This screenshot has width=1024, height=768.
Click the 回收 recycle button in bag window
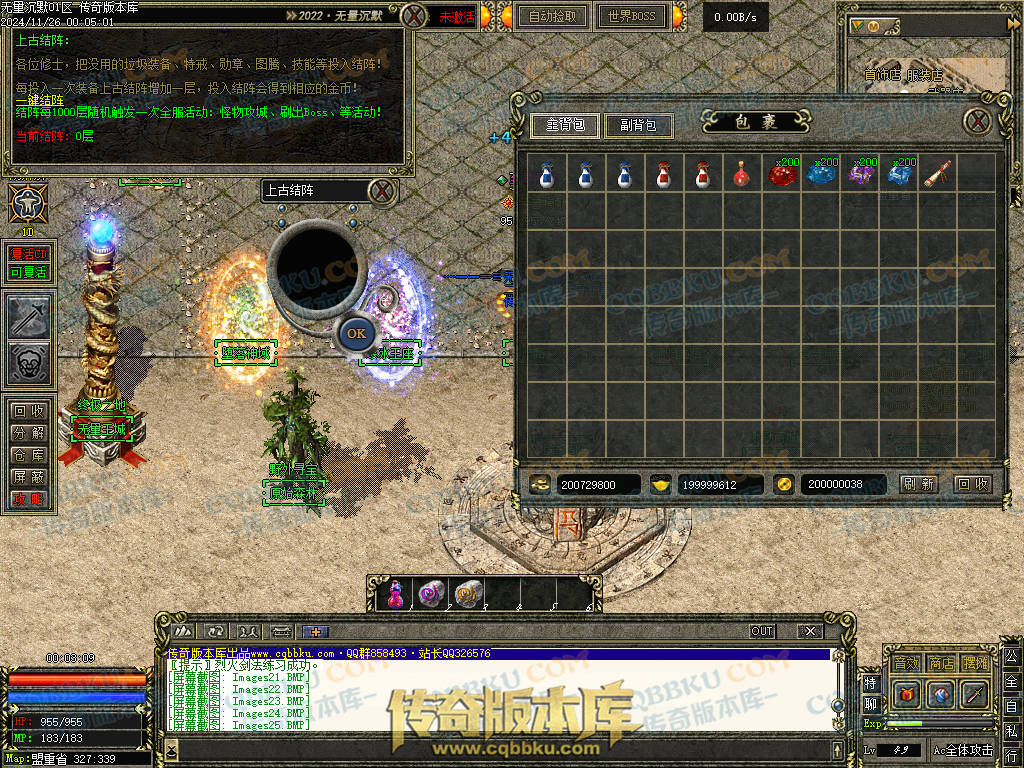point(972,484)
